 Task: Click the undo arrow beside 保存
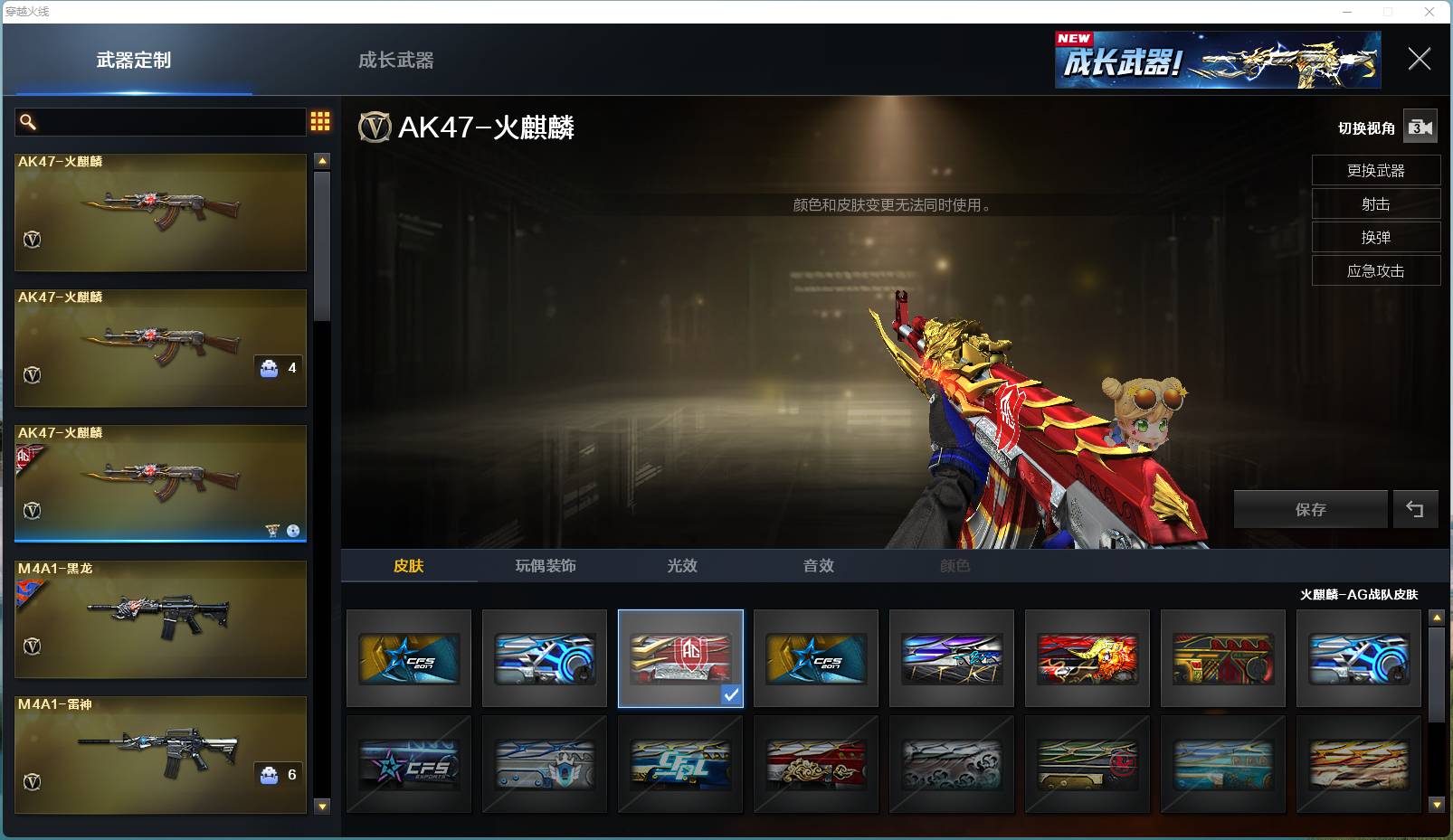point(1416,508)
